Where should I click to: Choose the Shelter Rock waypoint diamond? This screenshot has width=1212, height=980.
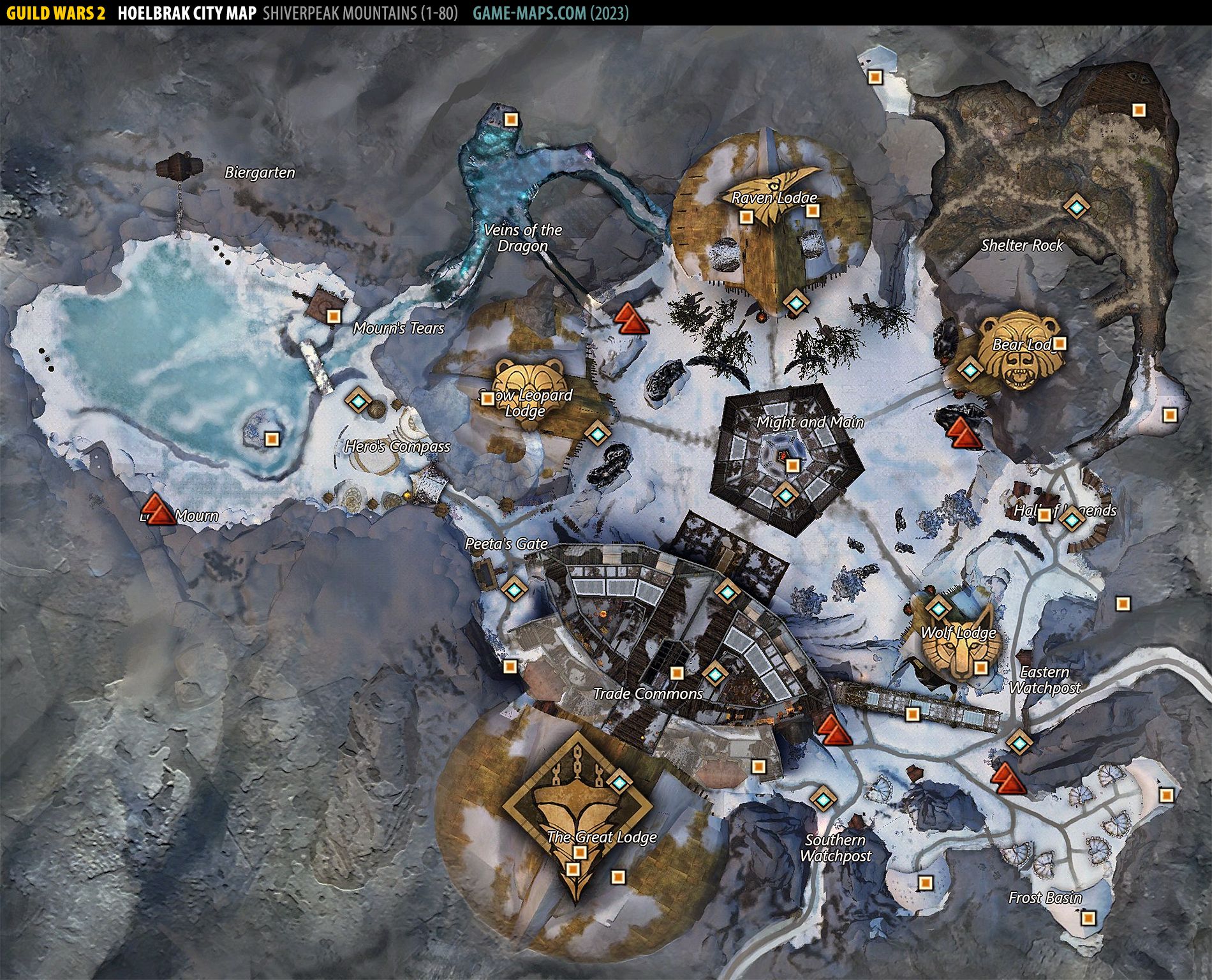tap(1076, 207)
